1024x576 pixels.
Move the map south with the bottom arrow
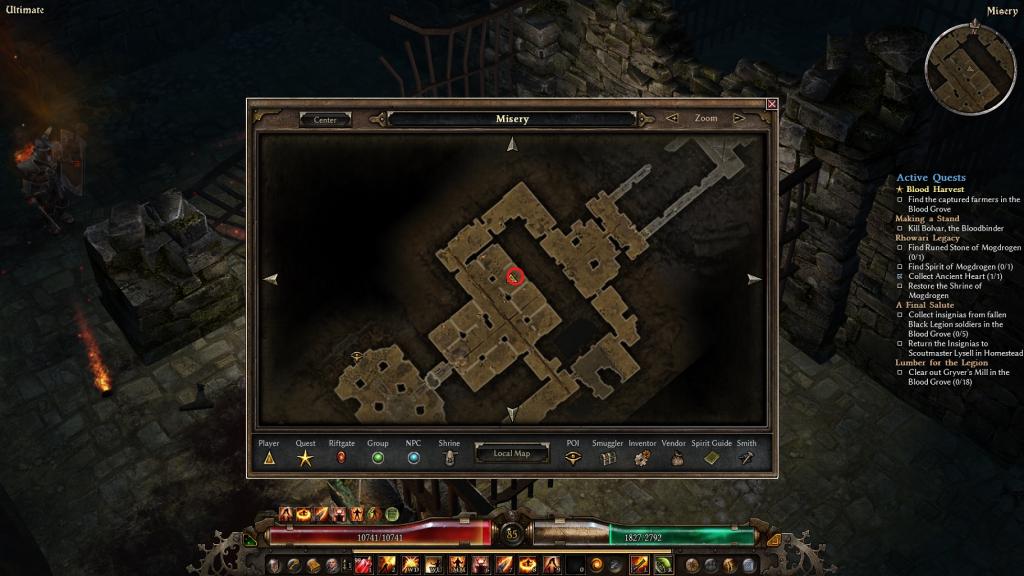point(512,413)
